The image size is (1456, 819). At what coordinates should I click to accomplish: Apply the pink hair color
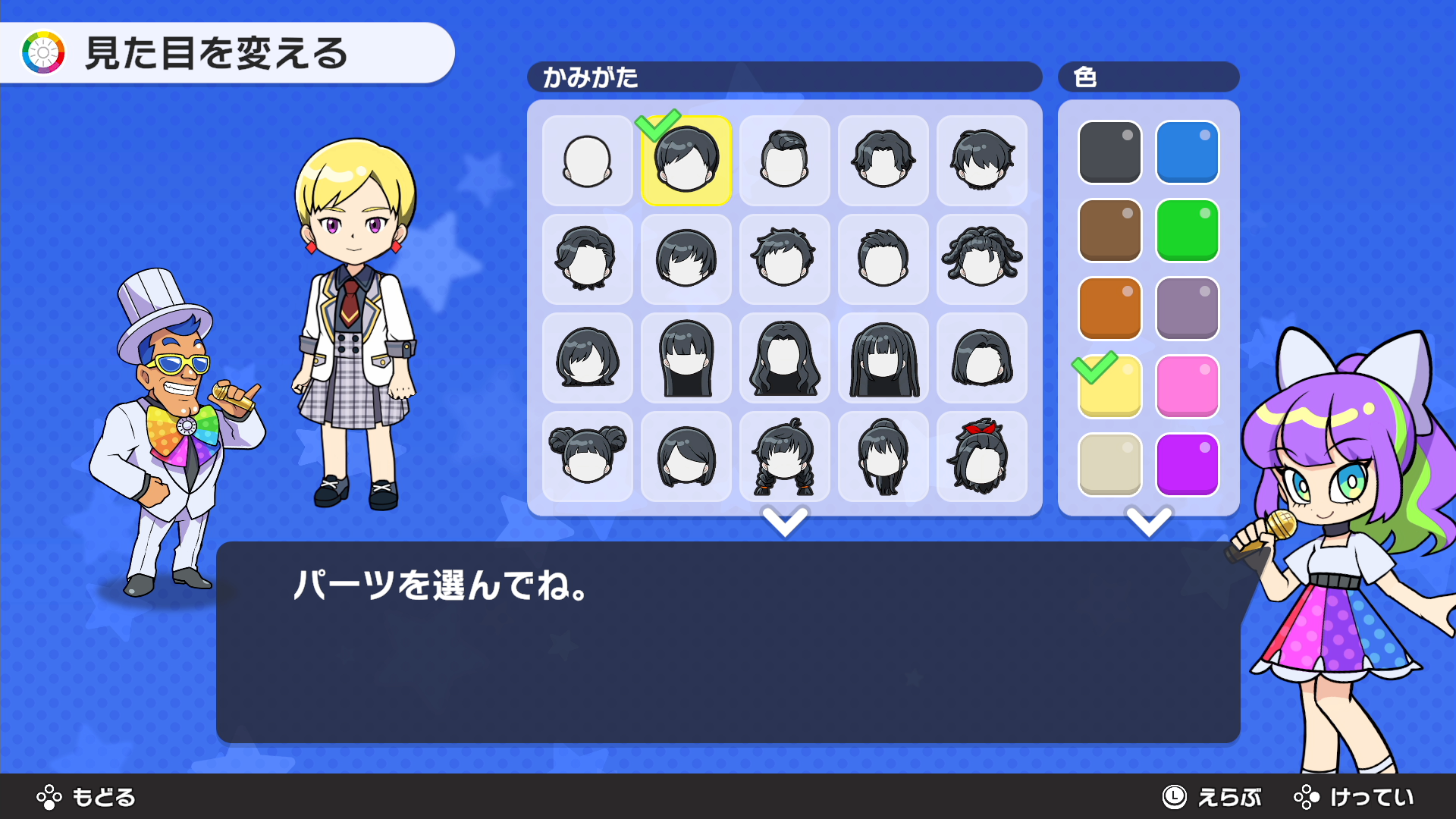click(1187, 387)
